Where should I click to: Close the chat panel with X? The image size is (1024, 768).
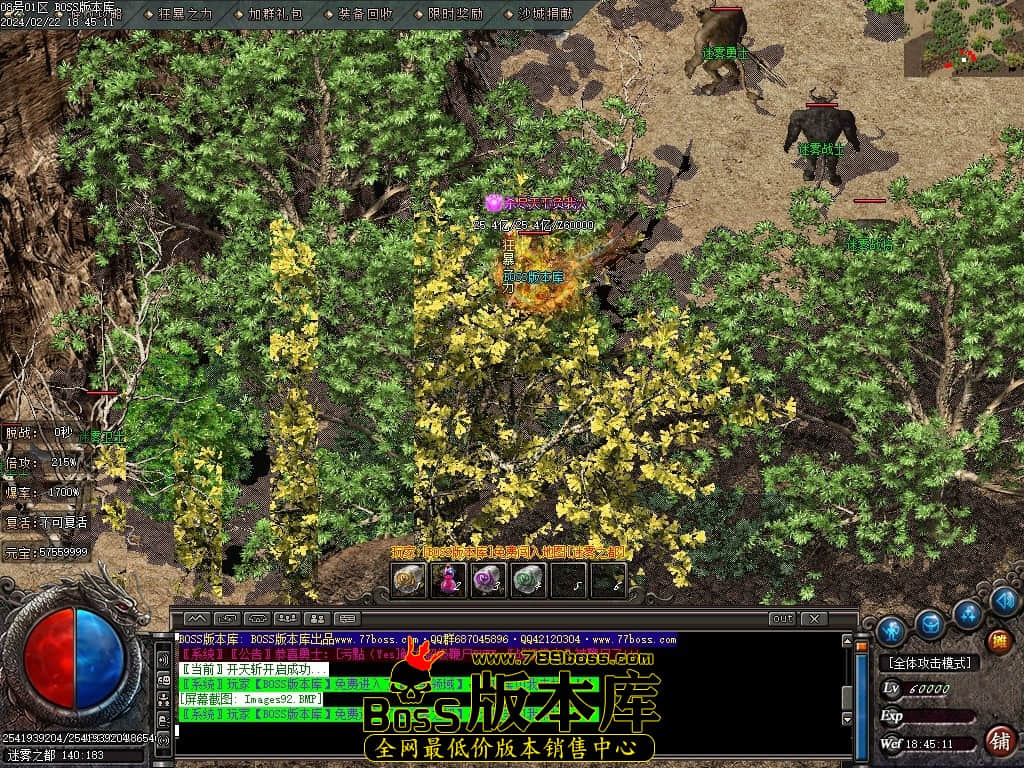coord(814,619)
